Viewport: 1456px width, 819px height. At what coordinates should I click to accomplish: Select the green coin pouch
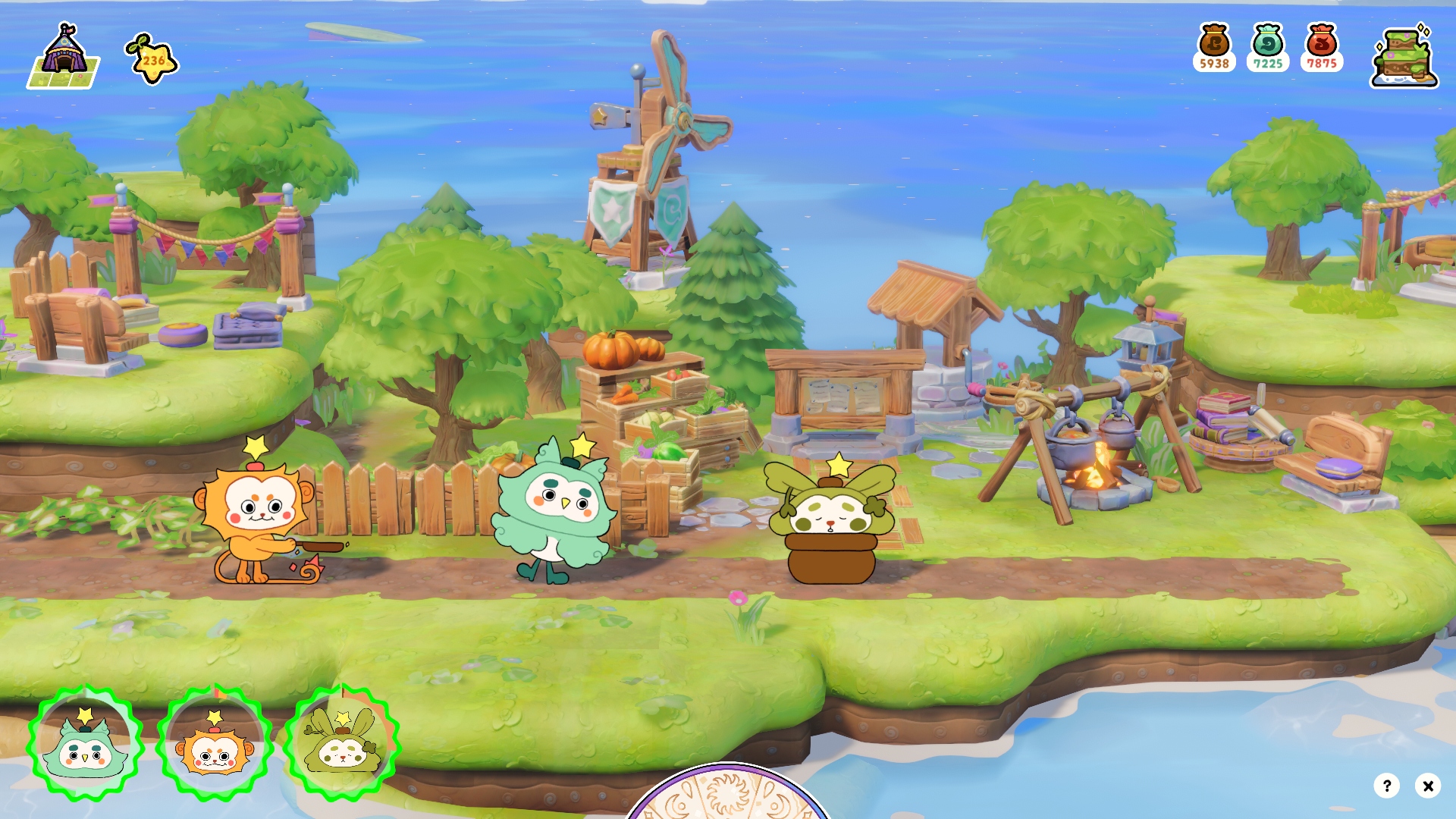pyautogui.click(x=1268, y=47)
